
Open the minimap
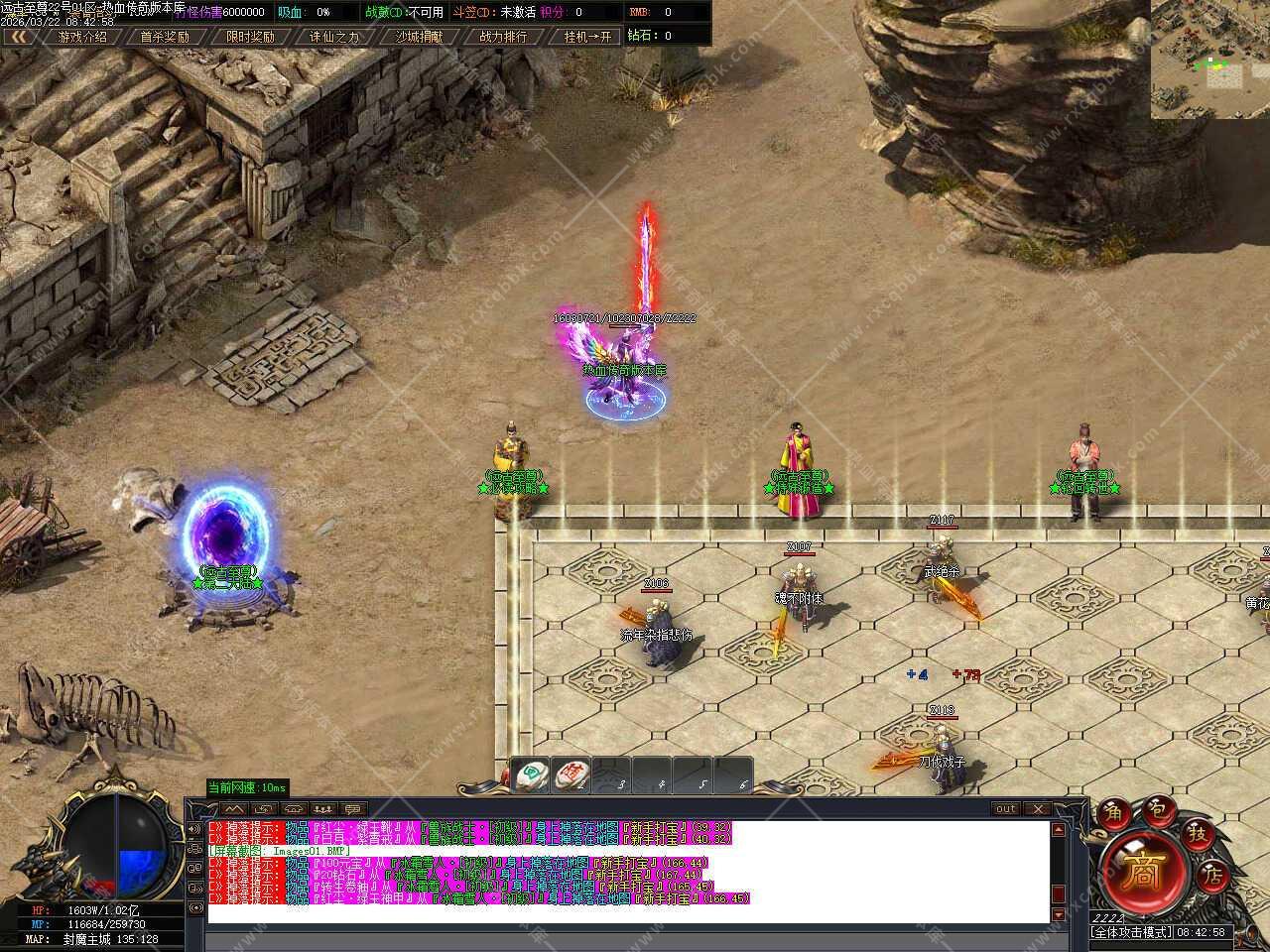tap(1209, 59)
